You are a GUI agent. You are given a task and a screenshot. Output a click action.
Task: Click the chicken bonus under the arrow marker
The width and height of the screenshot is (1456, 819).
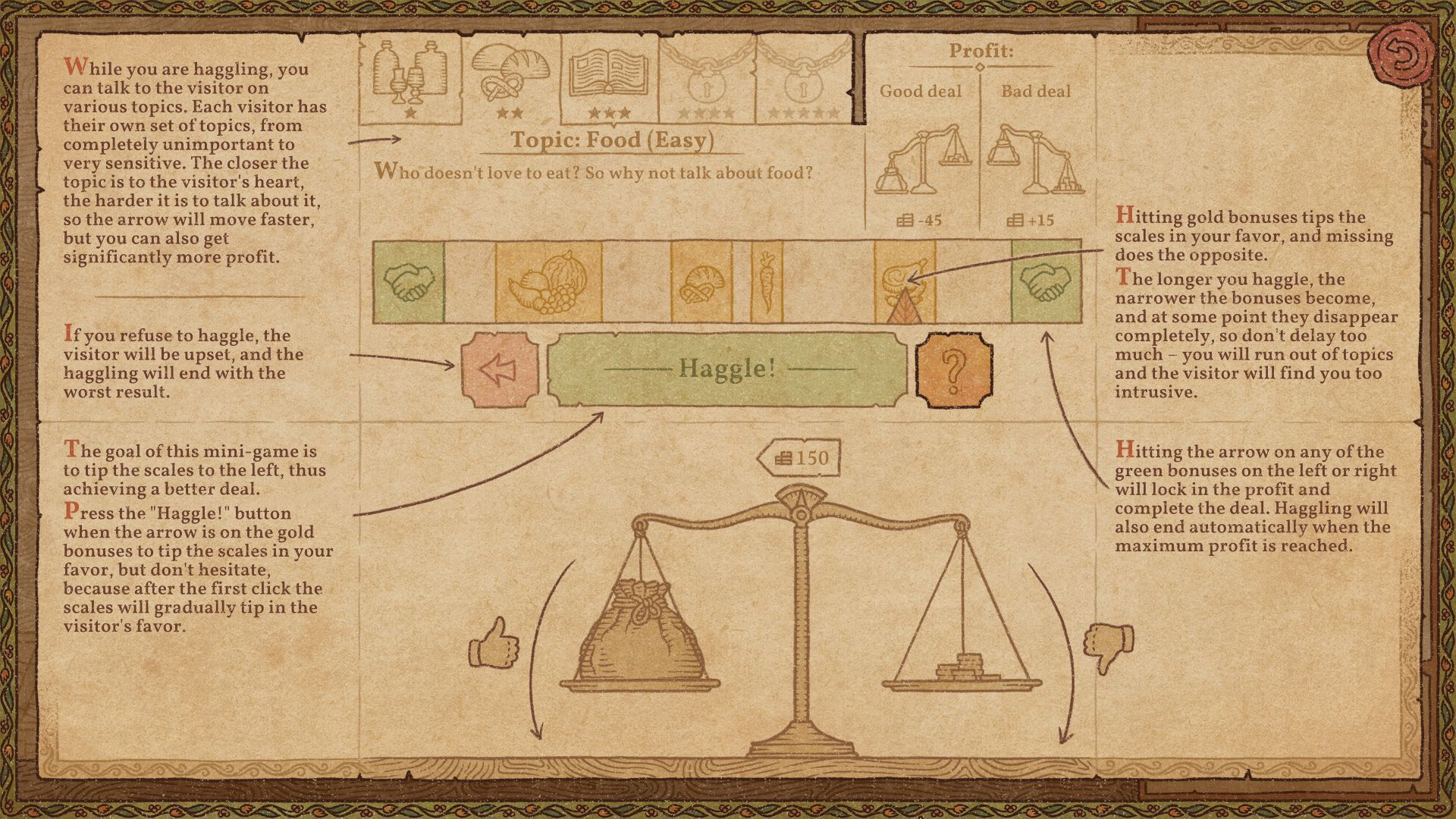coord(904,279)
